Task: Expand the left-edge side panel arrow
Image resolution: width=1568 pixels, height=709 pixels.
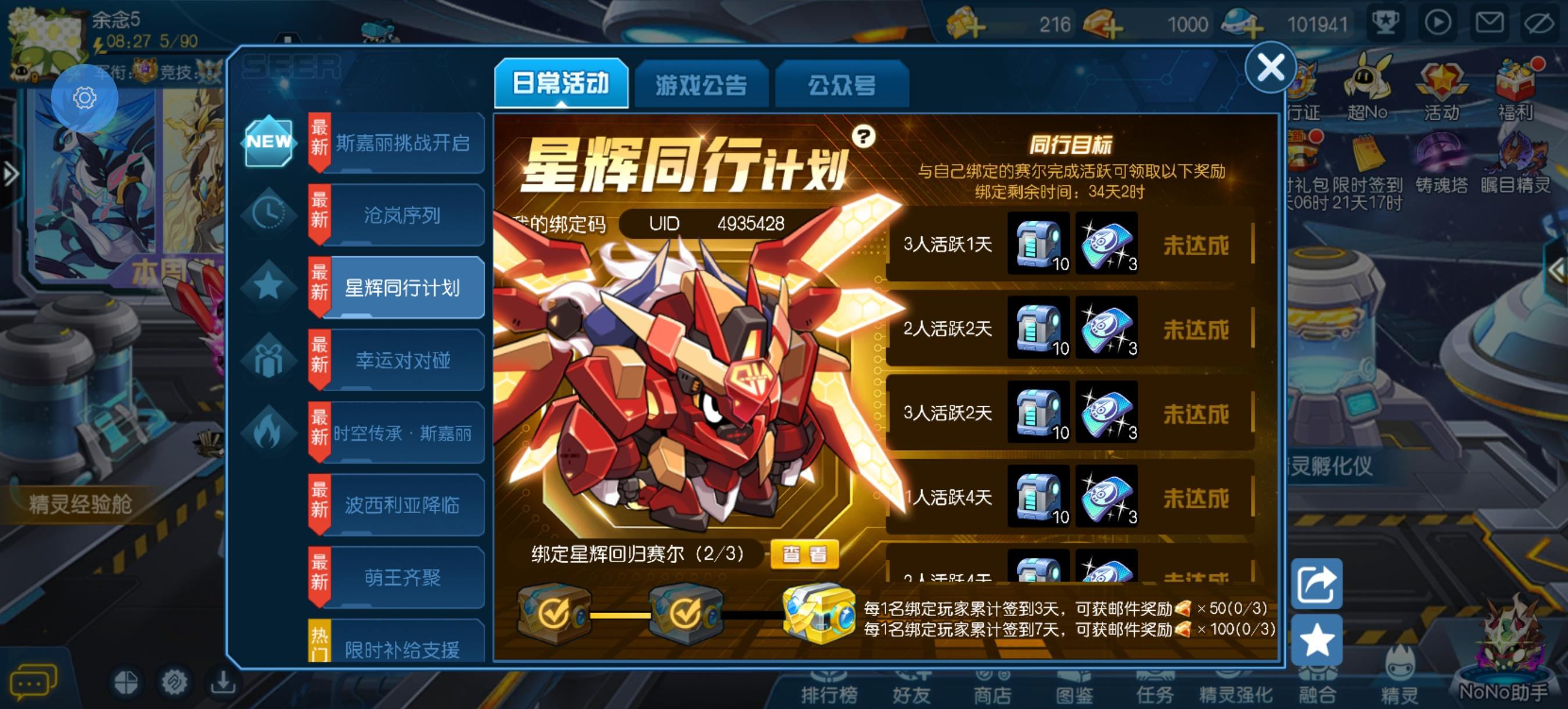Action: [x=10, y=174]
